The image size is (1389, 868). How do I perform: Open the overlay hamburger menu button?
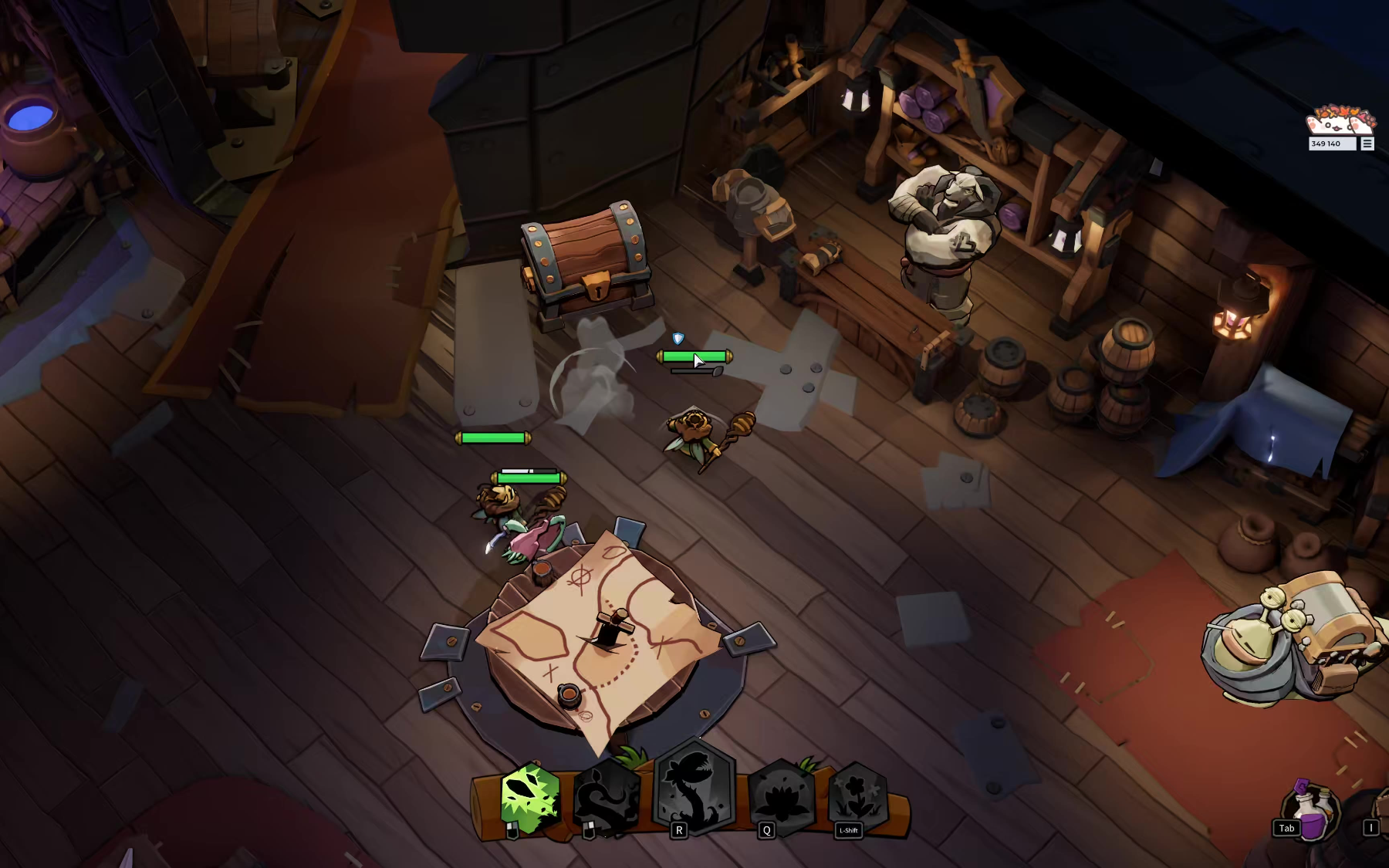(1367, 144)
